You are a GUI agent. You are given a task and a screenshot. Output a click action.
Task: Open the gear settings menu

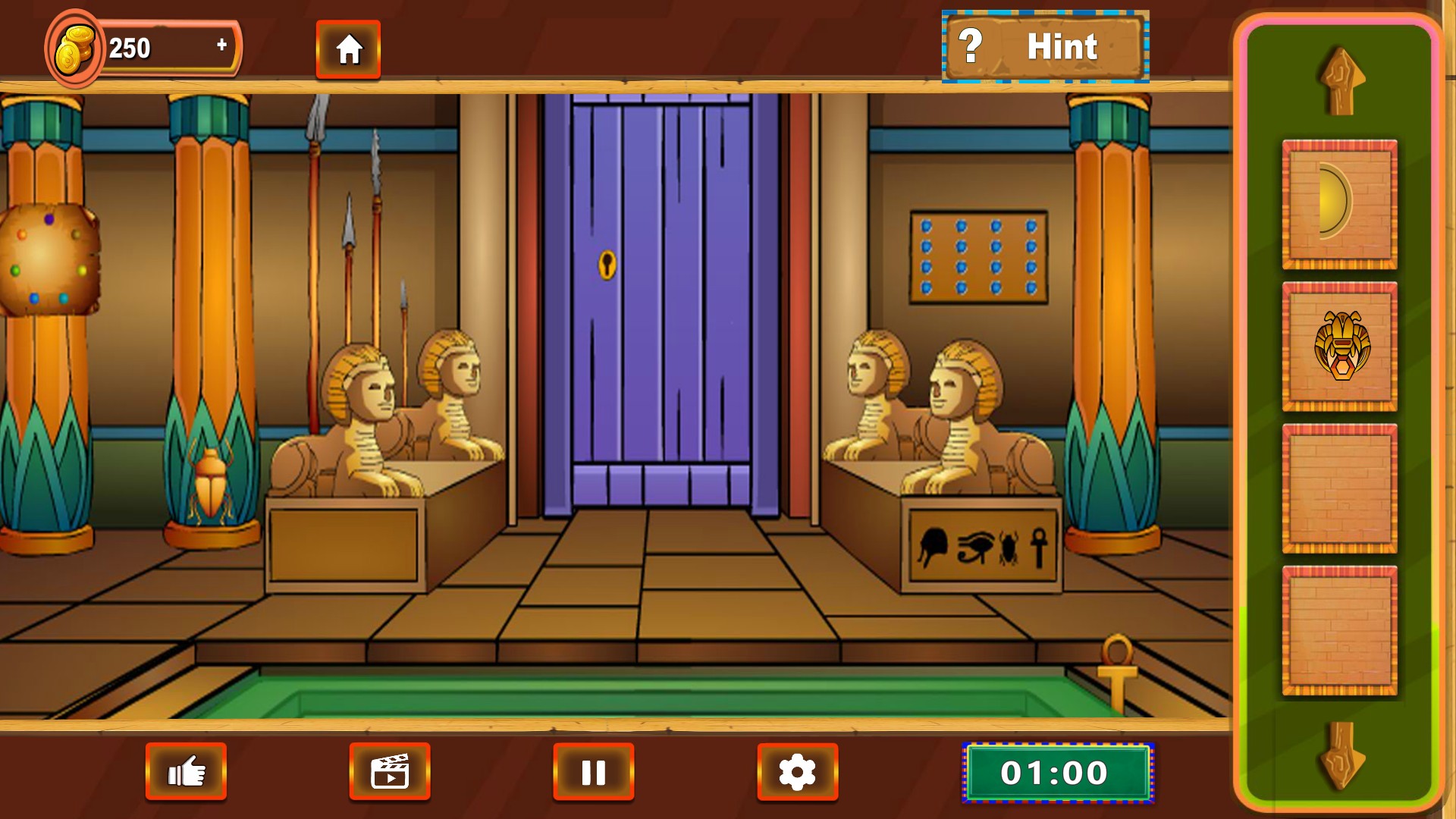[797, 772]
